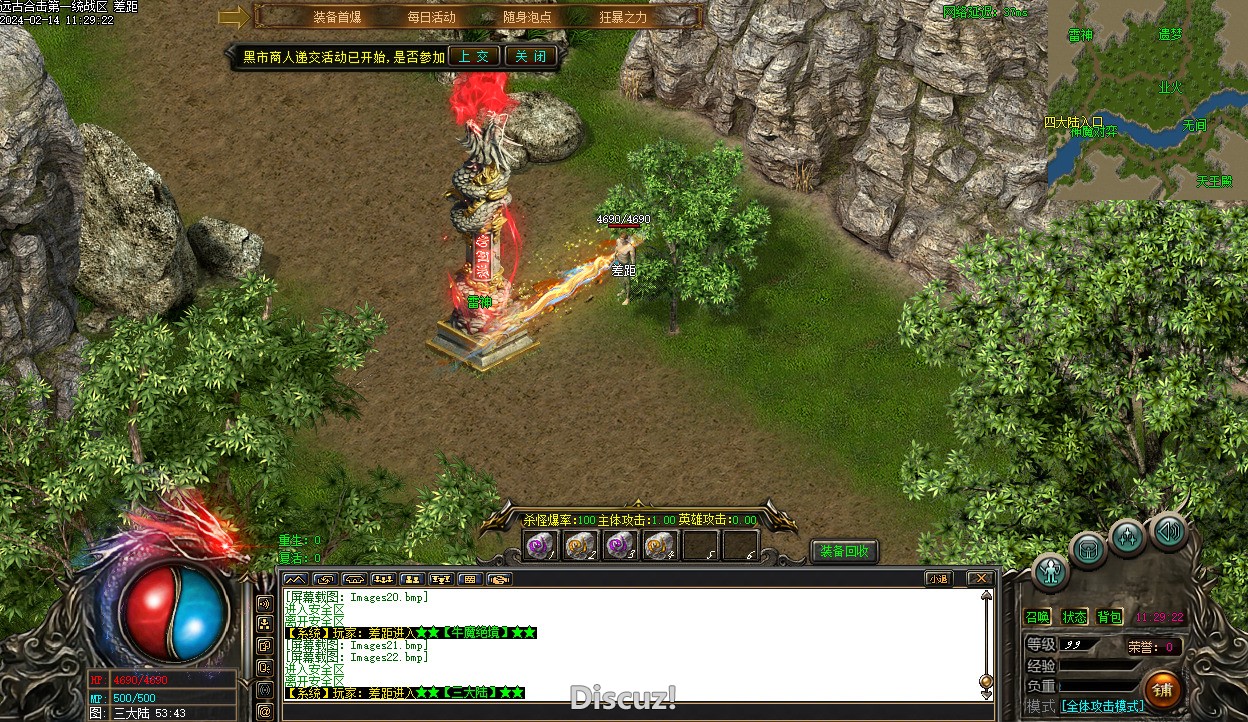Use the purple scroll in hotbar slot 1
1248x722 pixels.
coord(540,546)
